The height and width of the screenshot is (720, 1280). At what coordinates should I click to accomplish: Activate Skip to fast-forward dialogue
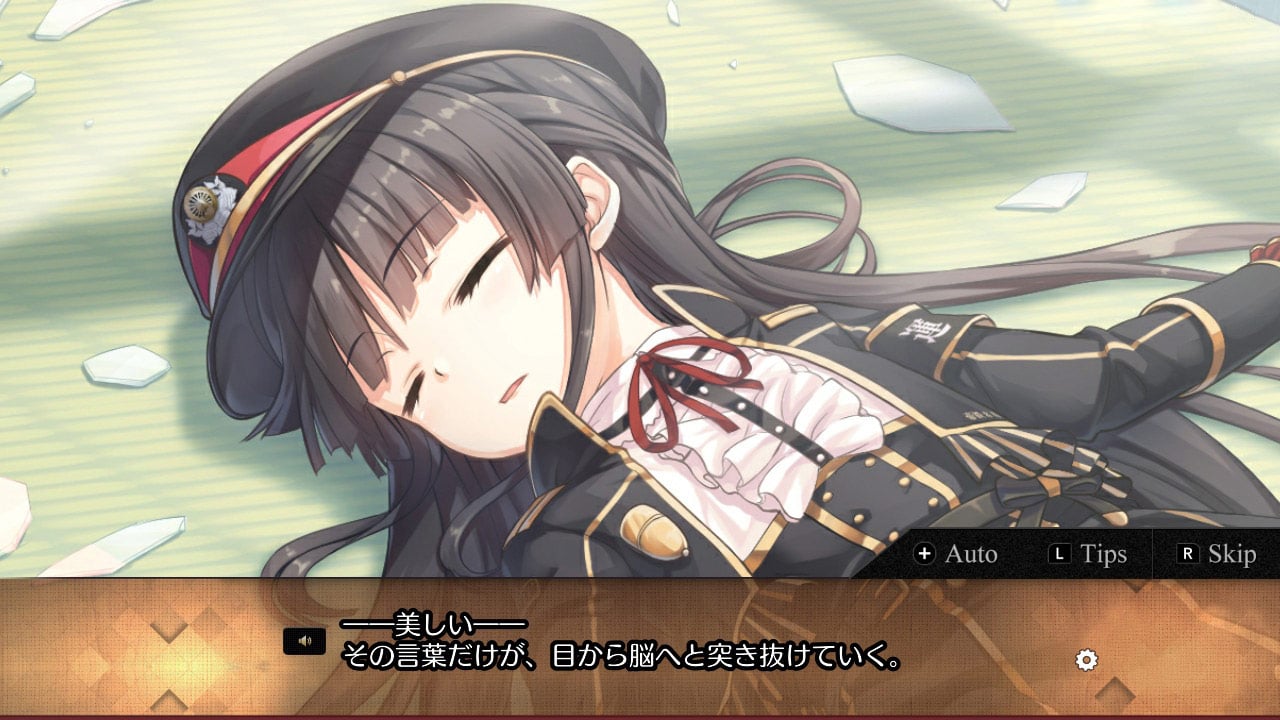(x=1216, y=554)
